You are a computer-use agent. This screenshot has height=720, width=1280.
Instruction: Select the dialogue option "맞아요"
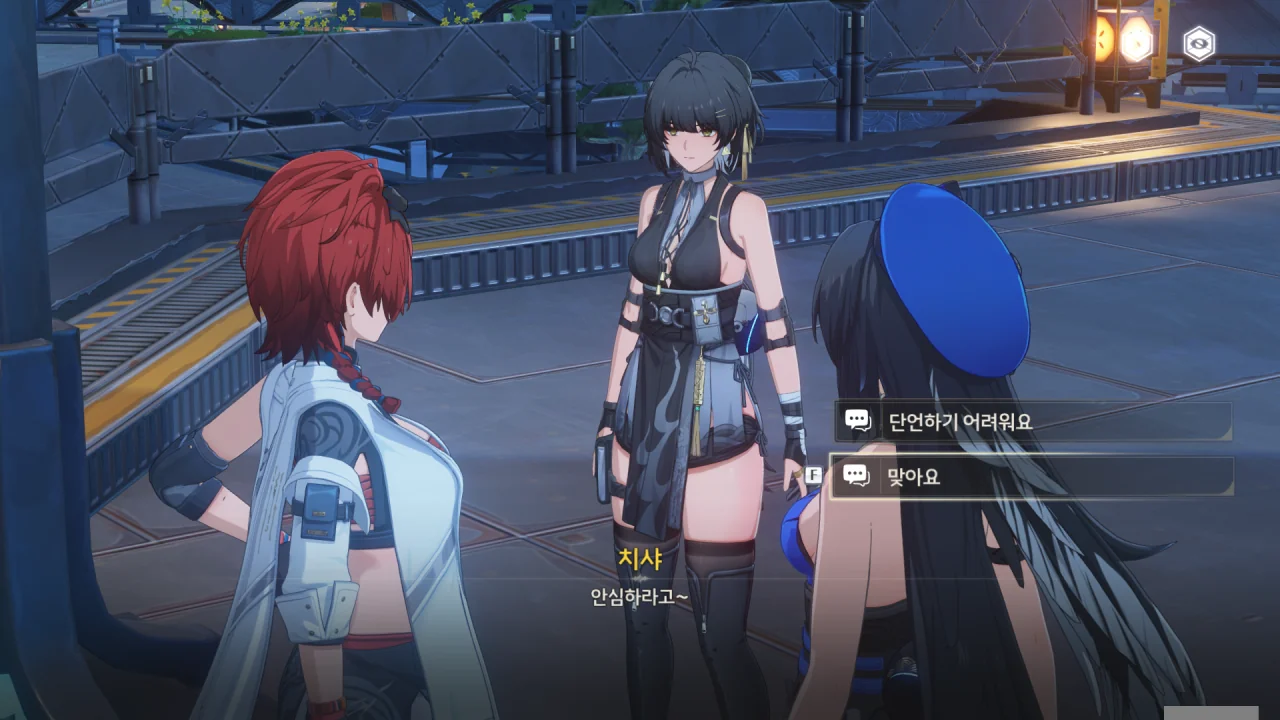click(x=1032, y=476)
